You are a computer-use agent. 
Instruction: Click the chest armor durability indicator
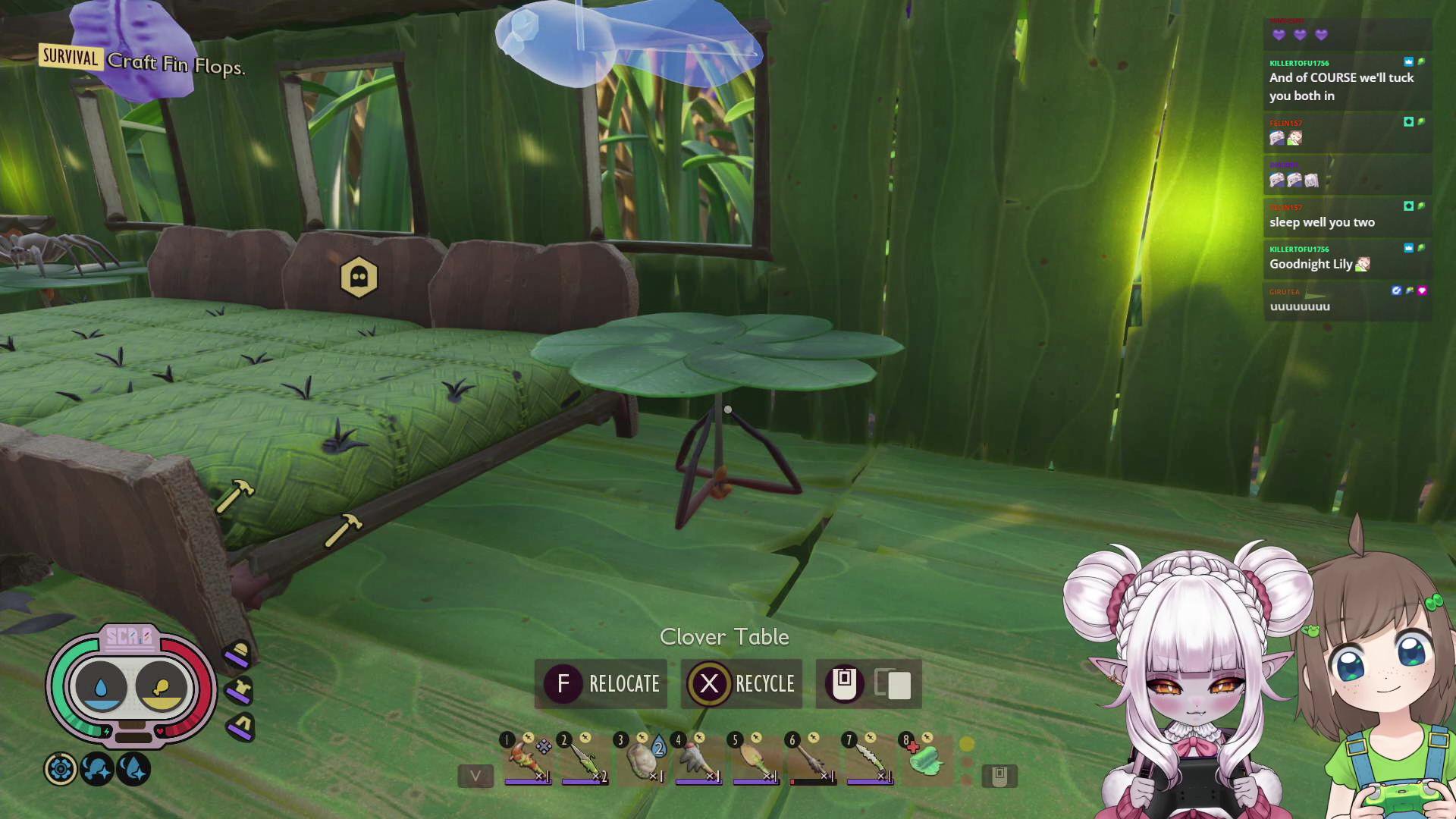coord(239,691)
